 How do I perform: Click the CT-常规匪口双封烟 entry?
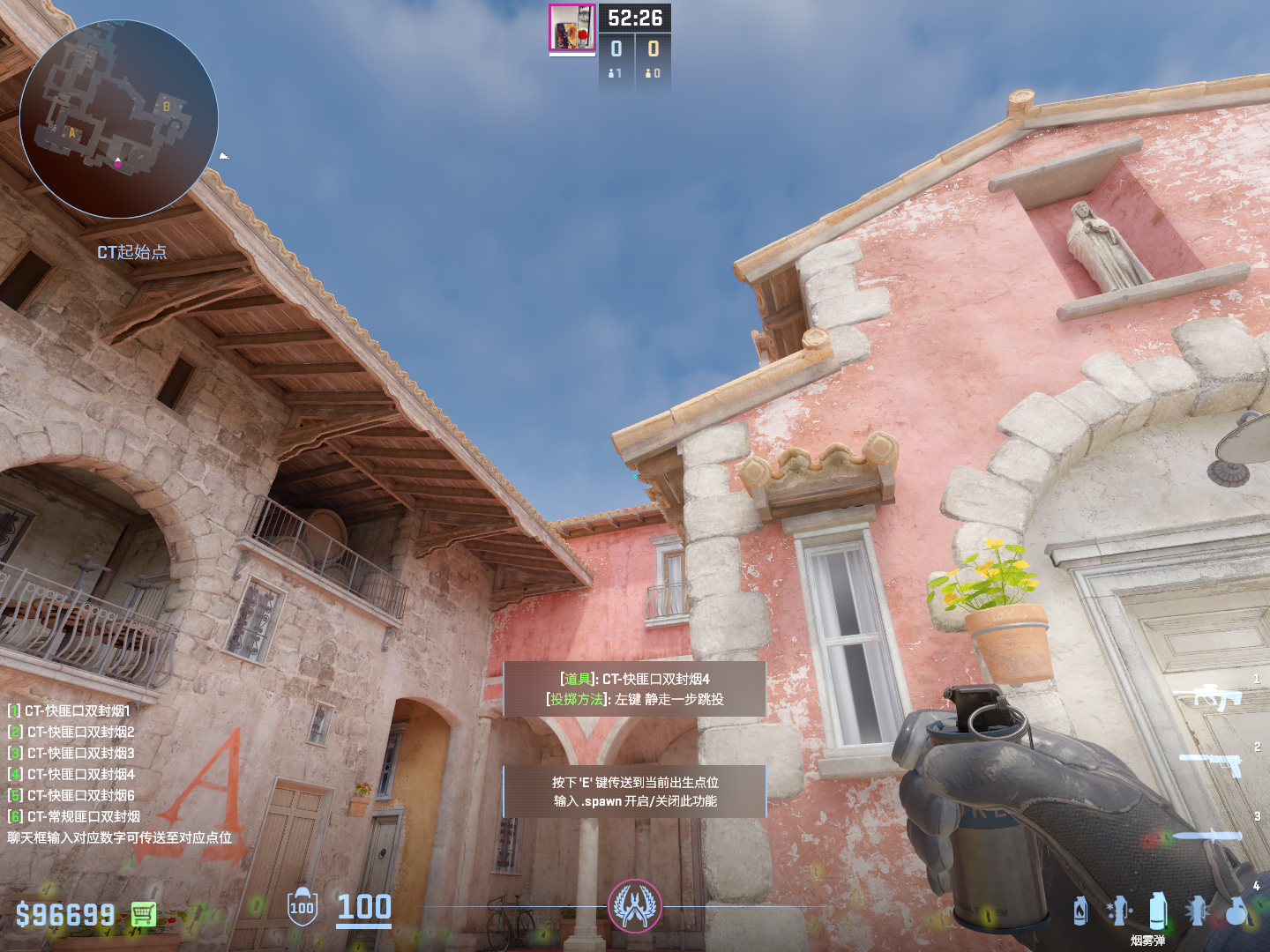pos(75,816)
